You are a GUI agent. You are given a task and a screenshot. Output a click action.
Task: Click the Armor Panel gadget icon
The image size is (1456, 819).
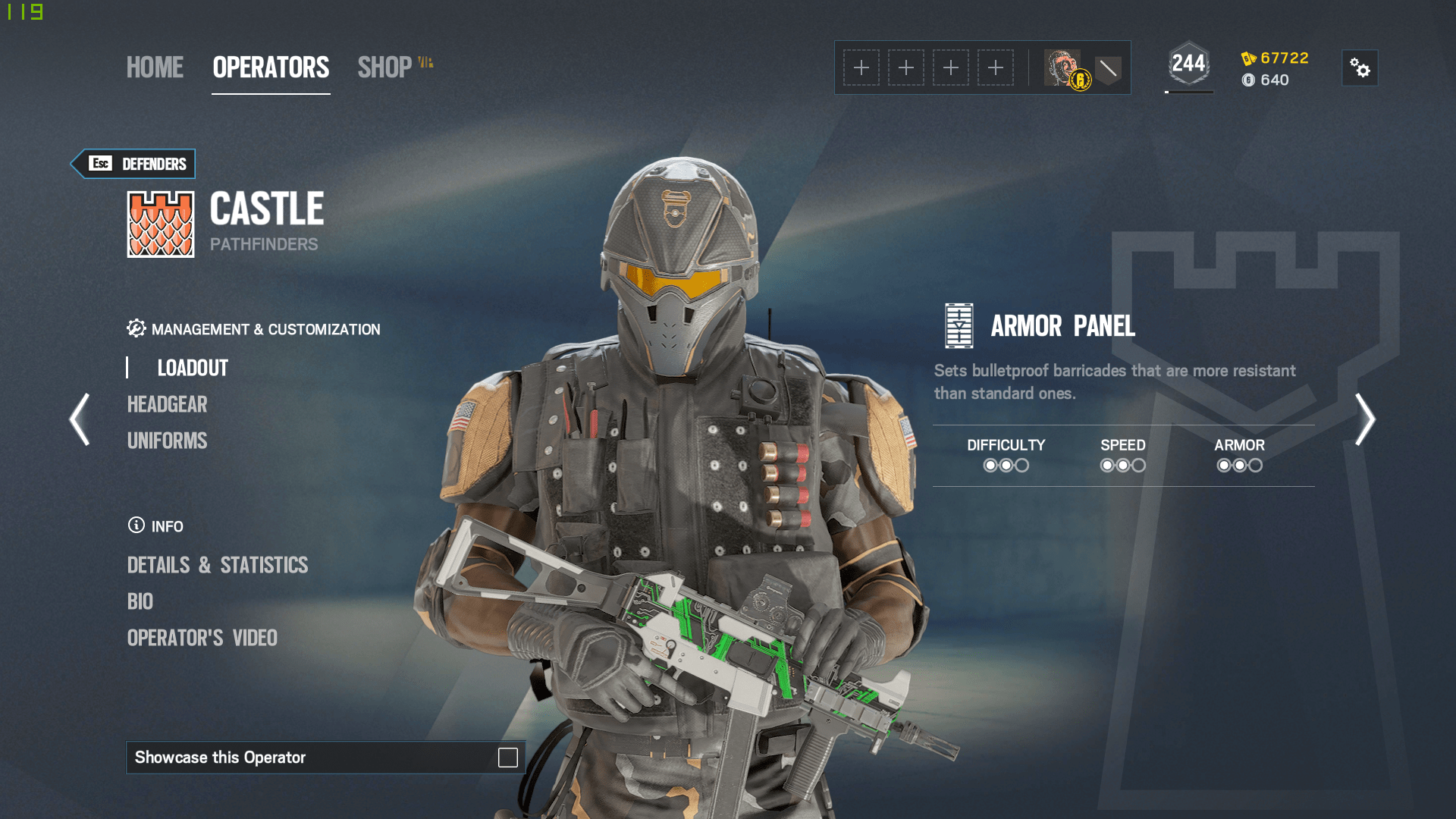tap(959, 327)
